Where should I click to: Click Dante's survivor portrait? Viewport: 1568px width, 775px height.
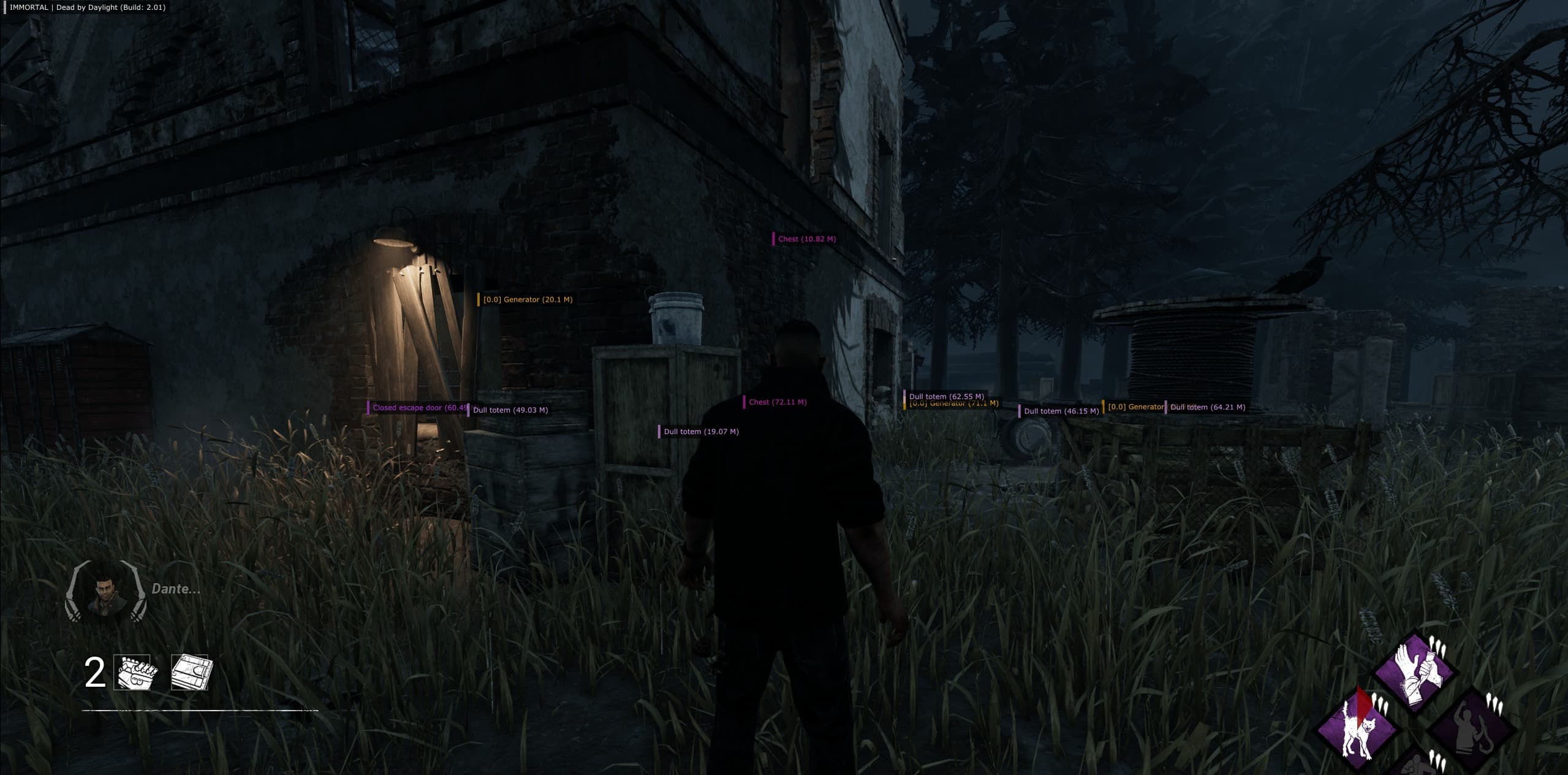pos(105,591)
